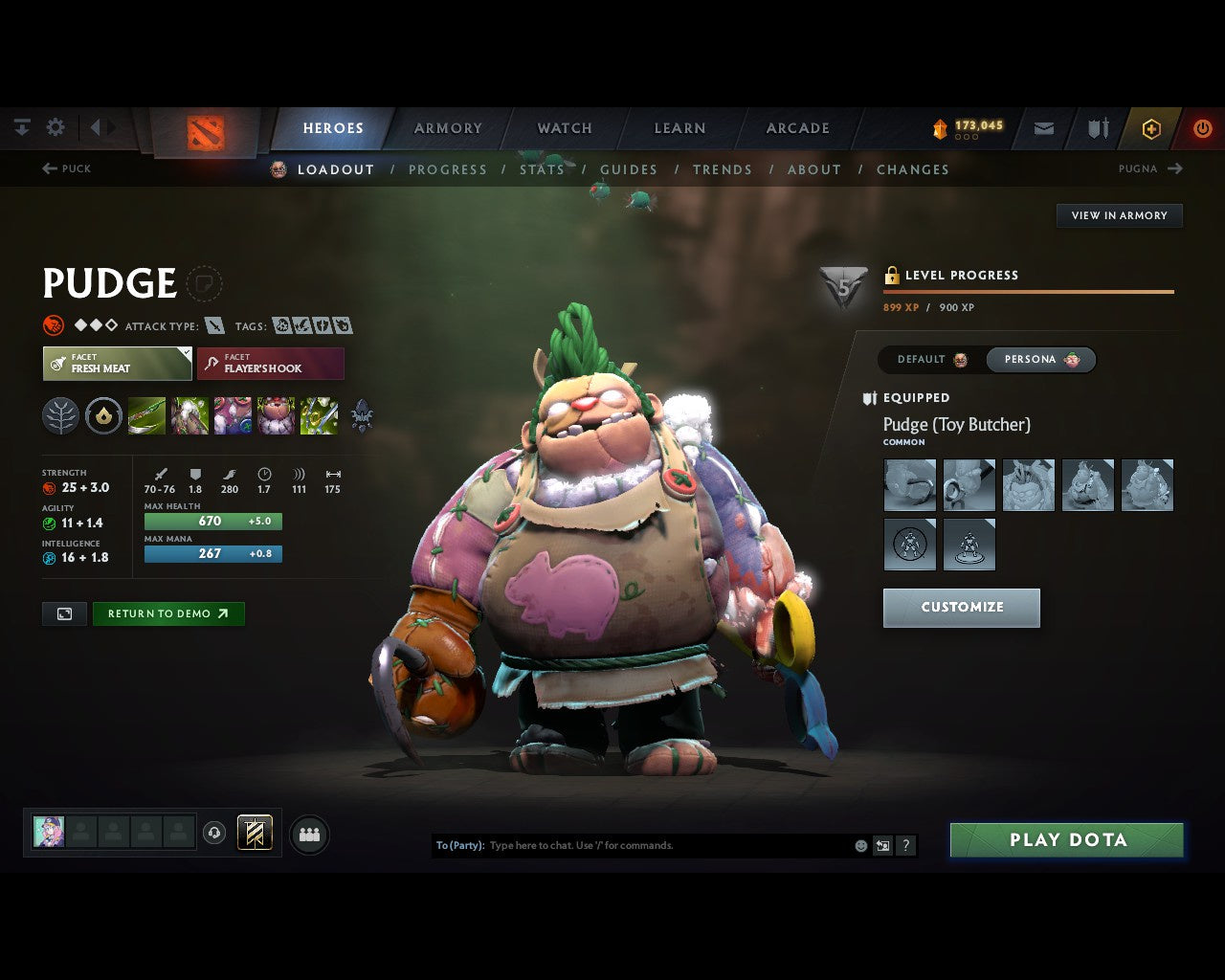Open the WATCH menu item
Viewport: 1225px width, 980px height.
pos(564,127)
